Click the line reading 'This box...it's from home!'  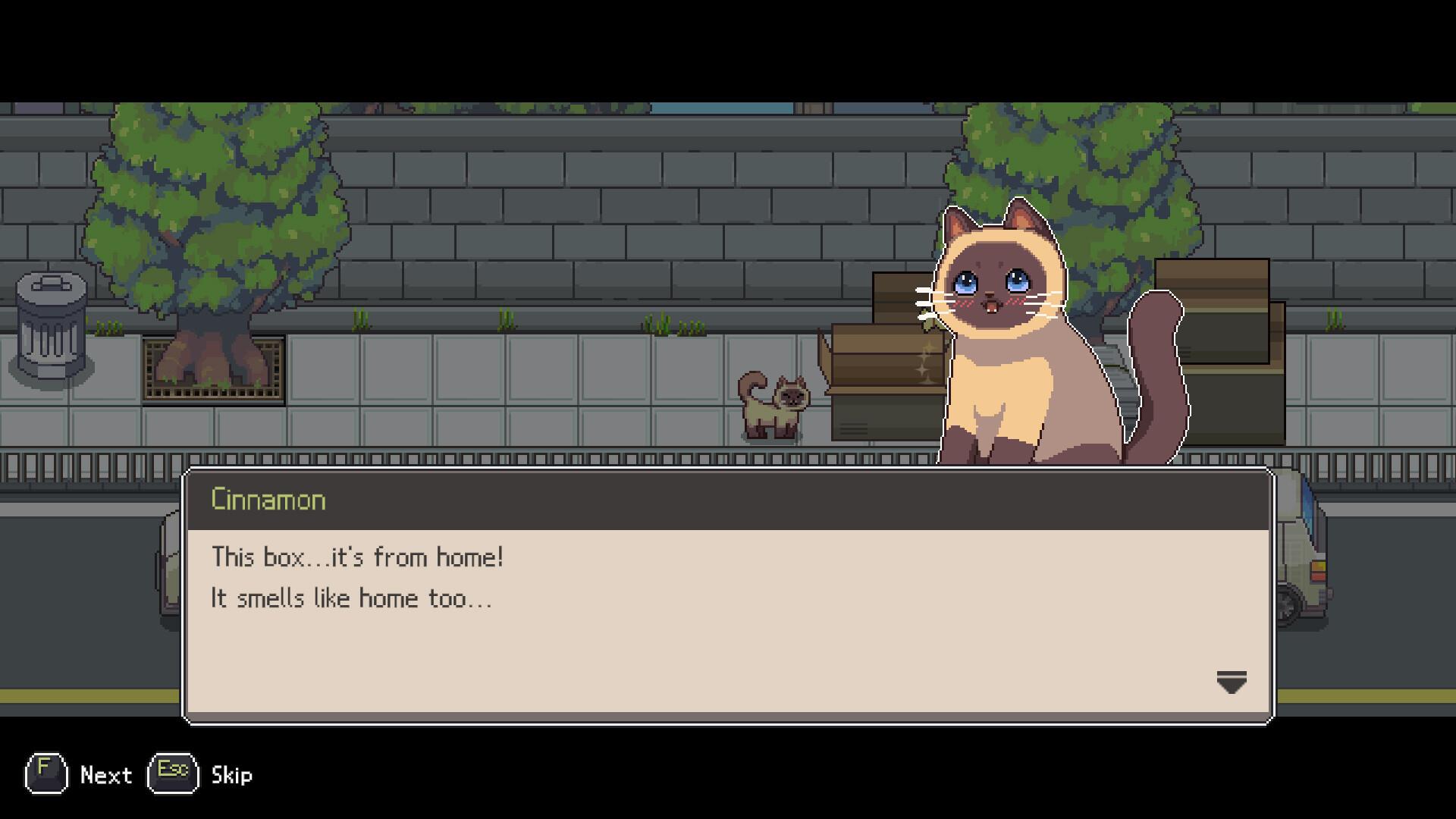[x=356, y=557]
